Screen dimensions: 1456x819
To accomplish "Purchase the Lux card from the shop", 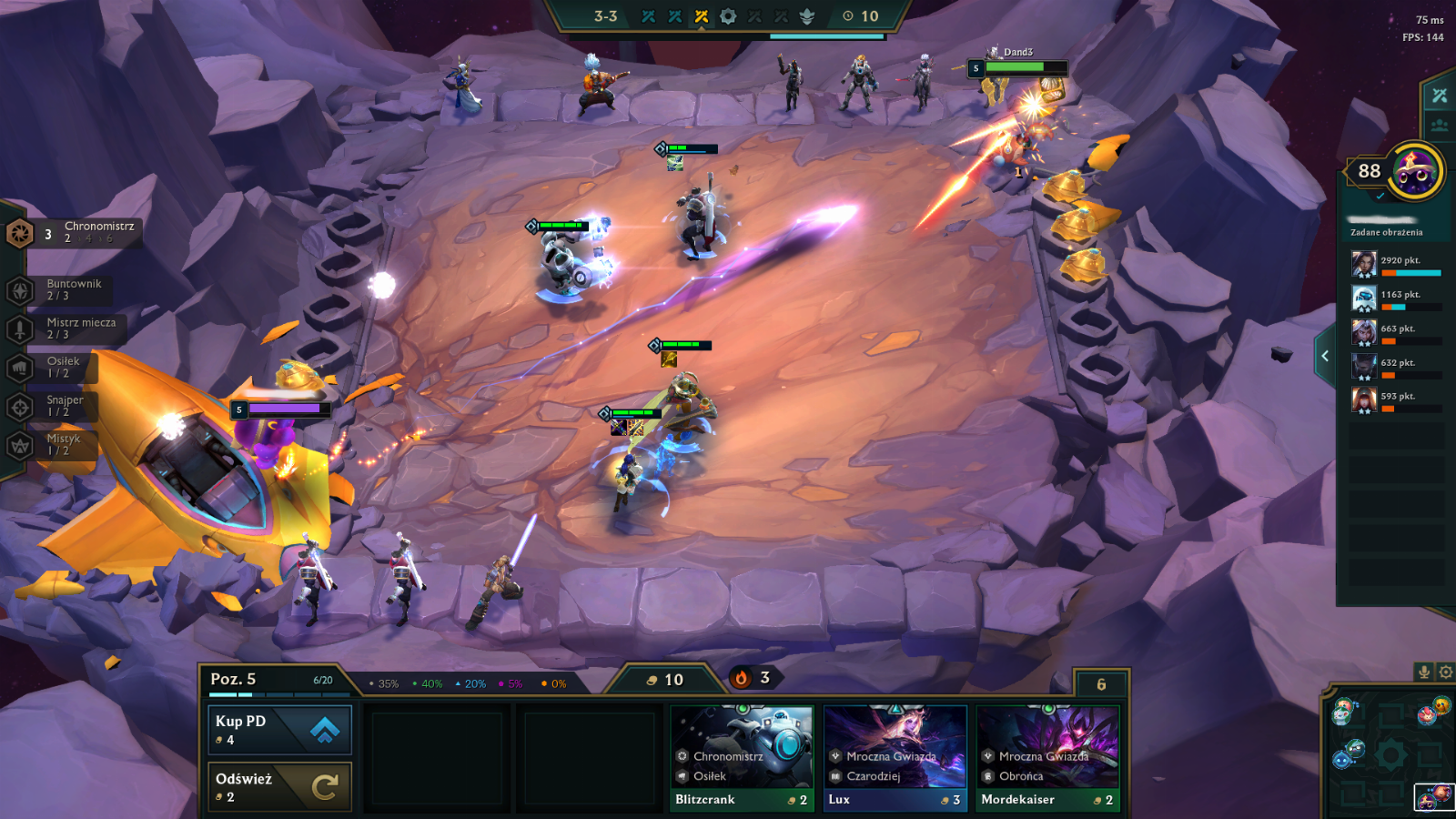I will click(895, 760).
